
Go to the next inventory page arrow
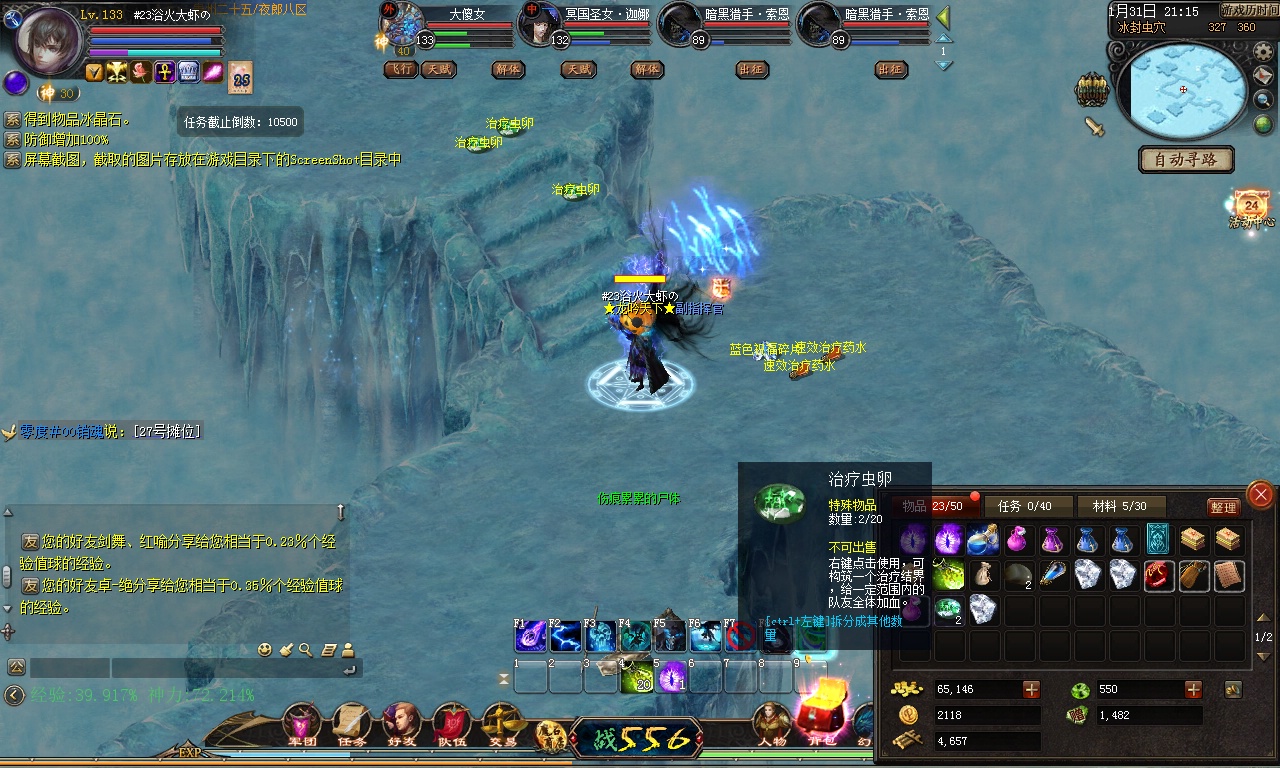pyautogui.click(x=1263, y=656)
